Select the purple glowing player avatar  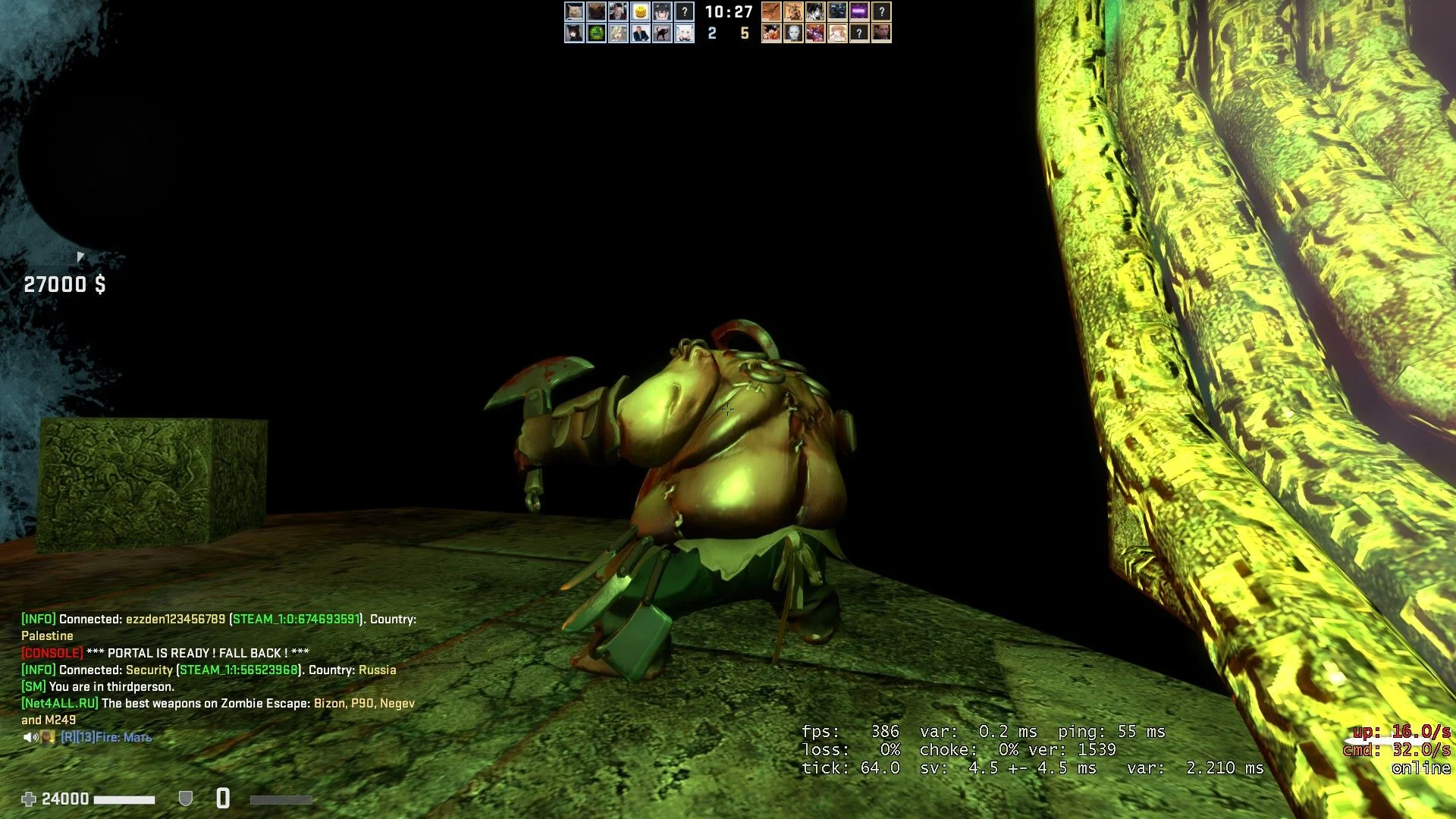[x=859, y=11]
